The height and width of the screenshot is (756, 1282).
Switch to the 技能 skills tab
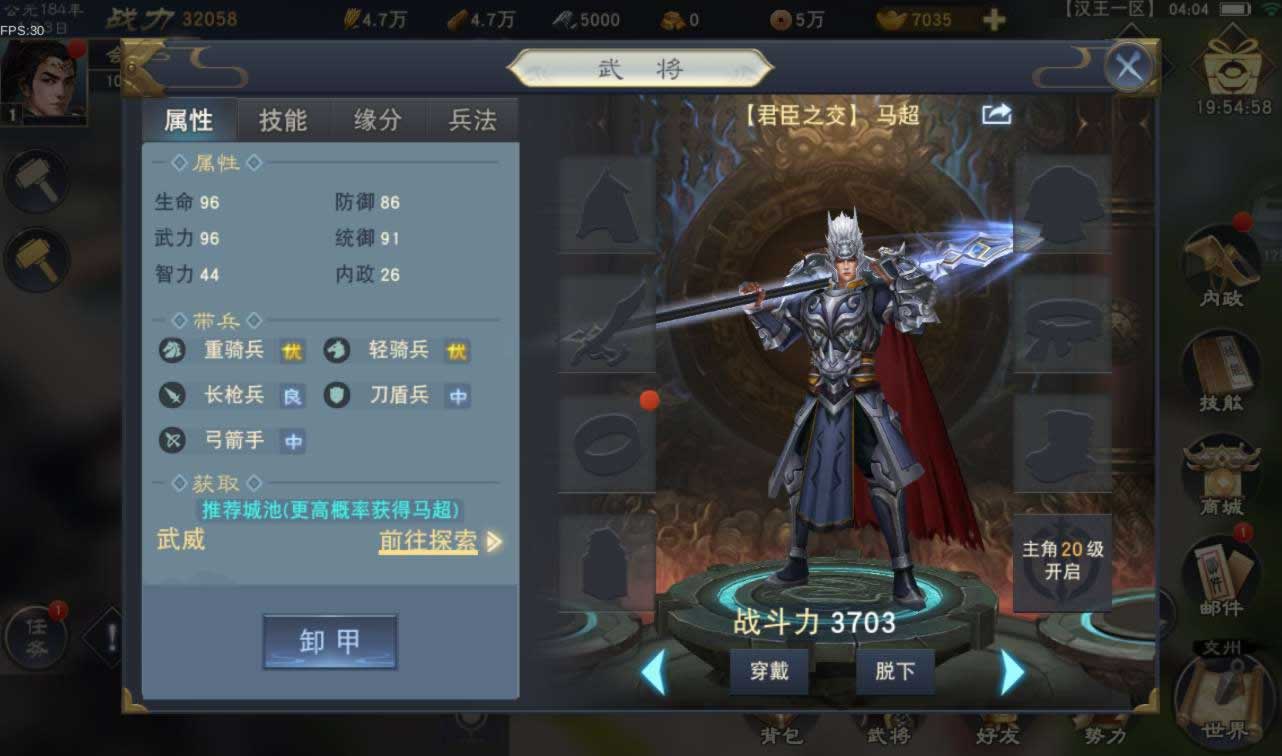pos(283,121)
